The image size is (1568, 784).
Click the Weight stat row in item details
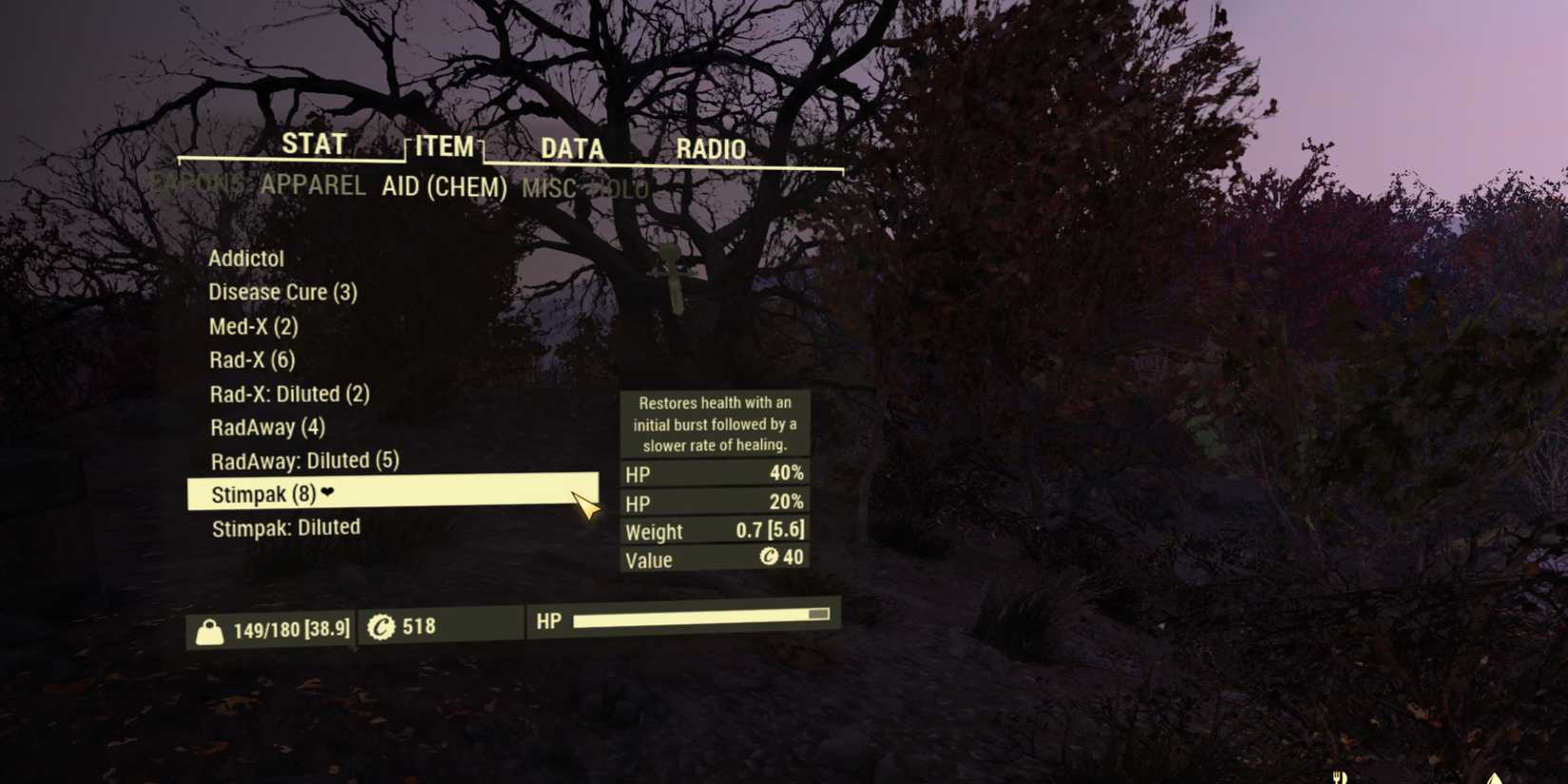click(713, 531)
